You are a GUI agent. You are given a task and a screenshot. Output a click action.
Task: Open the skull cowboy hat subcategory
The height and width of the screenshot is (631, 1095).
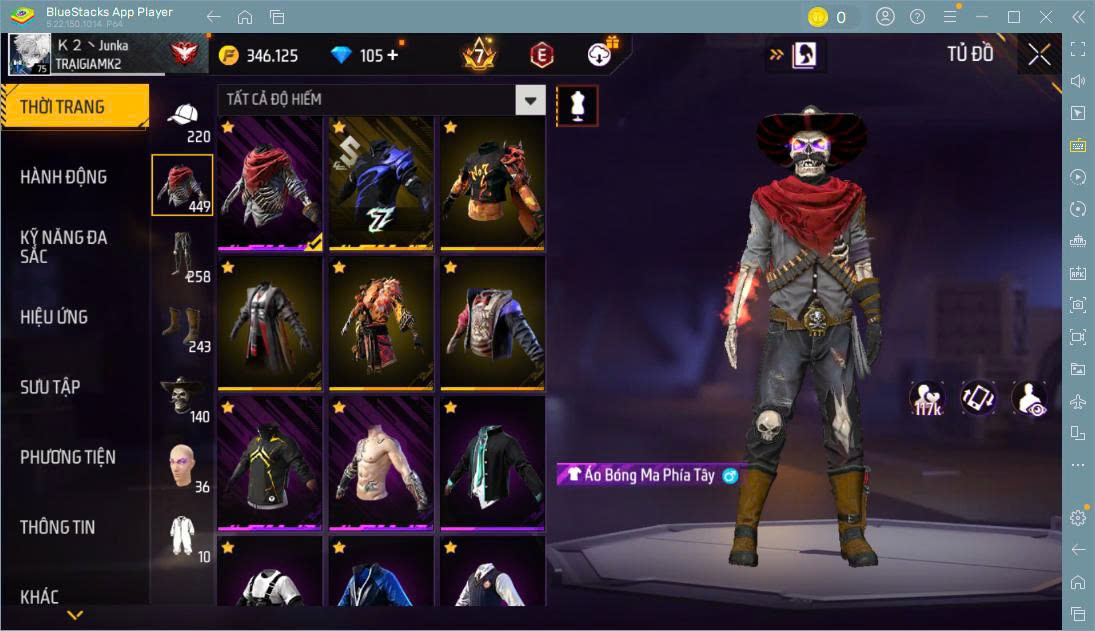[x=181, y=395]
